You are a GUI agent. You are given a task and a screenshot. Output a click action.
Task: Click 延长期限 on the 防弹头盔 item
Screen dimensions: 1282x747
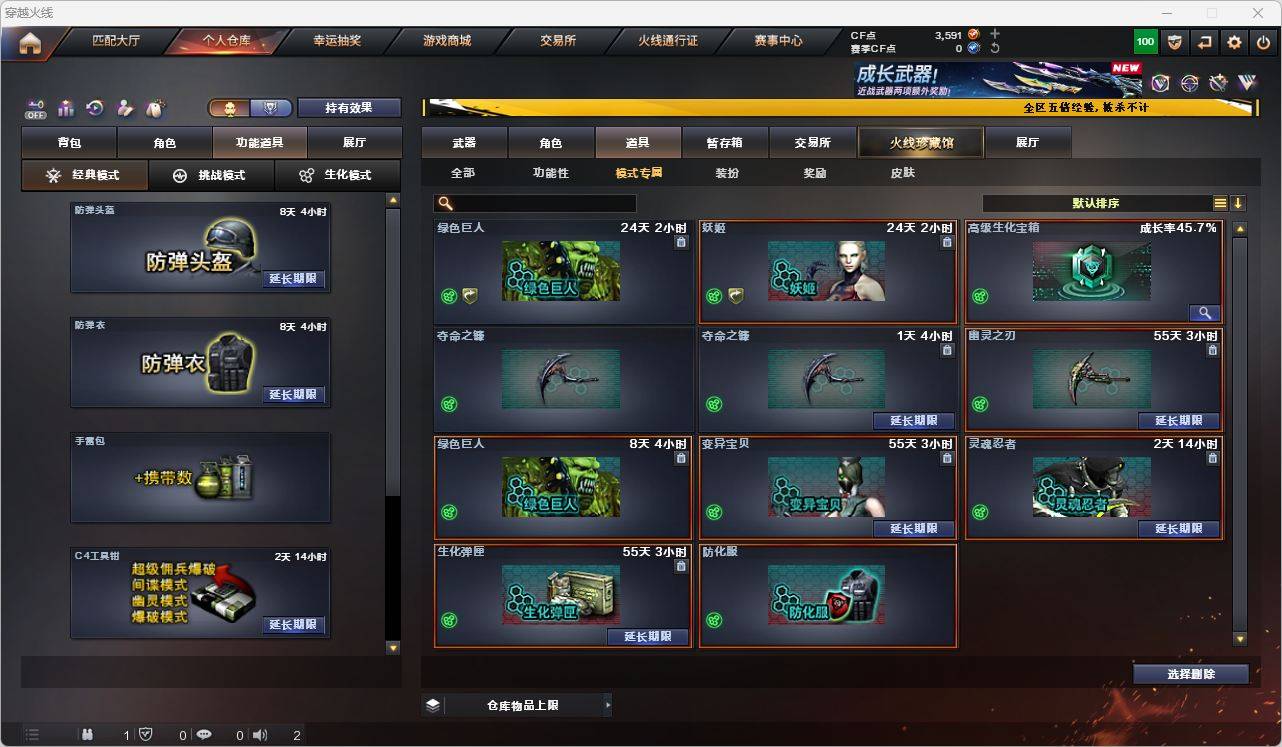(x=292, y=279)
